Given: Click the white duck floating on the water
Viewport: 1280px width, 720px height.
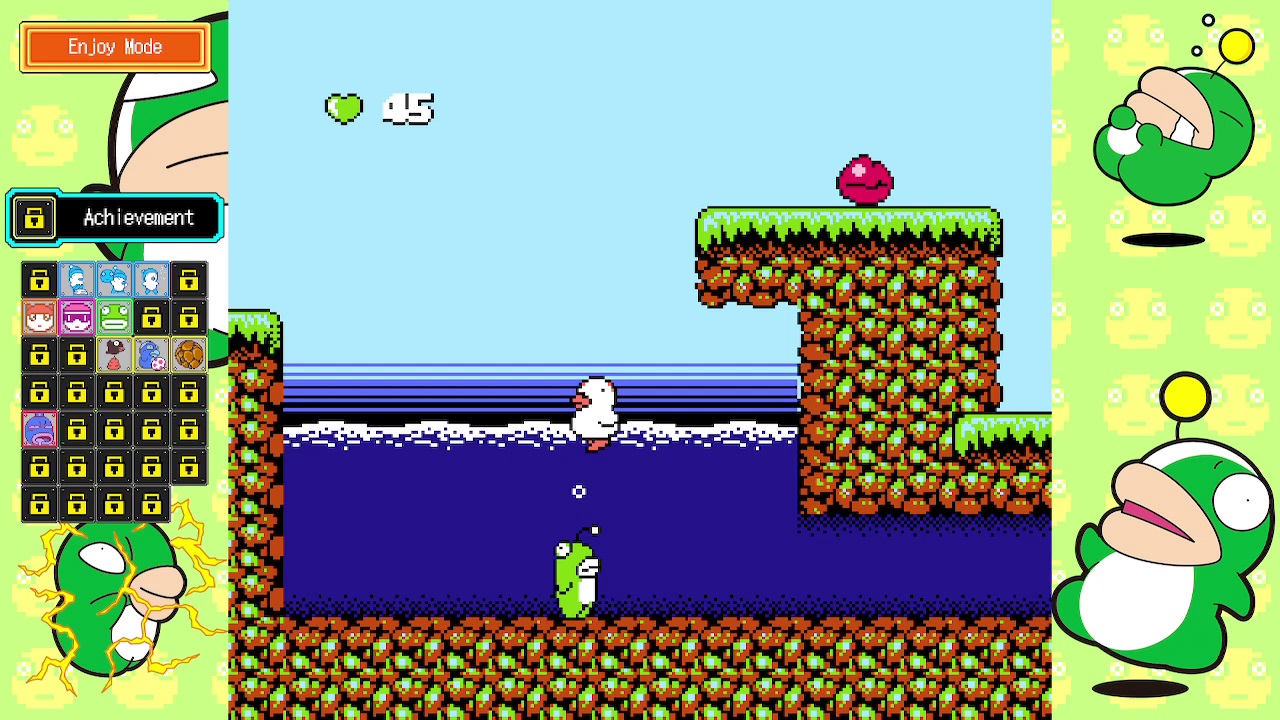Looking at the screenshot, I should (593, 410).
